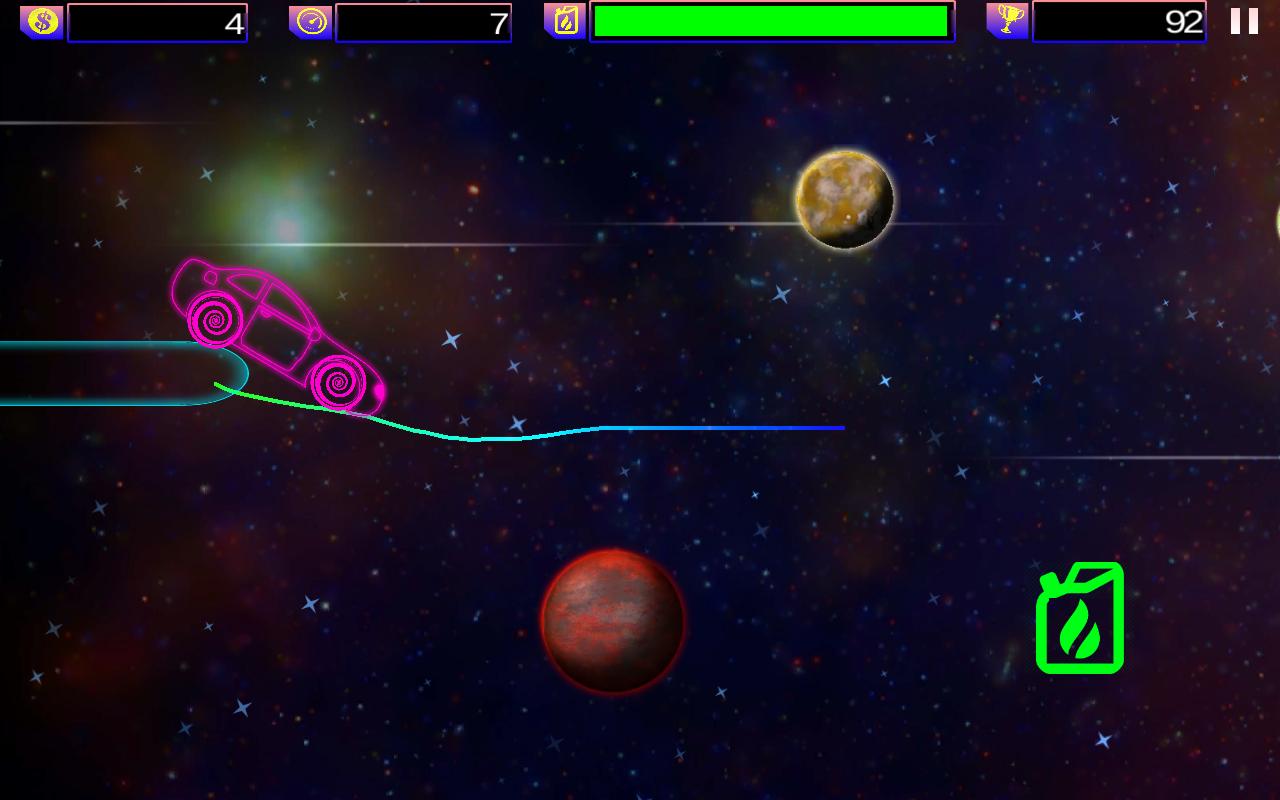Click the green fuel level bar

(x=768, y=21)
